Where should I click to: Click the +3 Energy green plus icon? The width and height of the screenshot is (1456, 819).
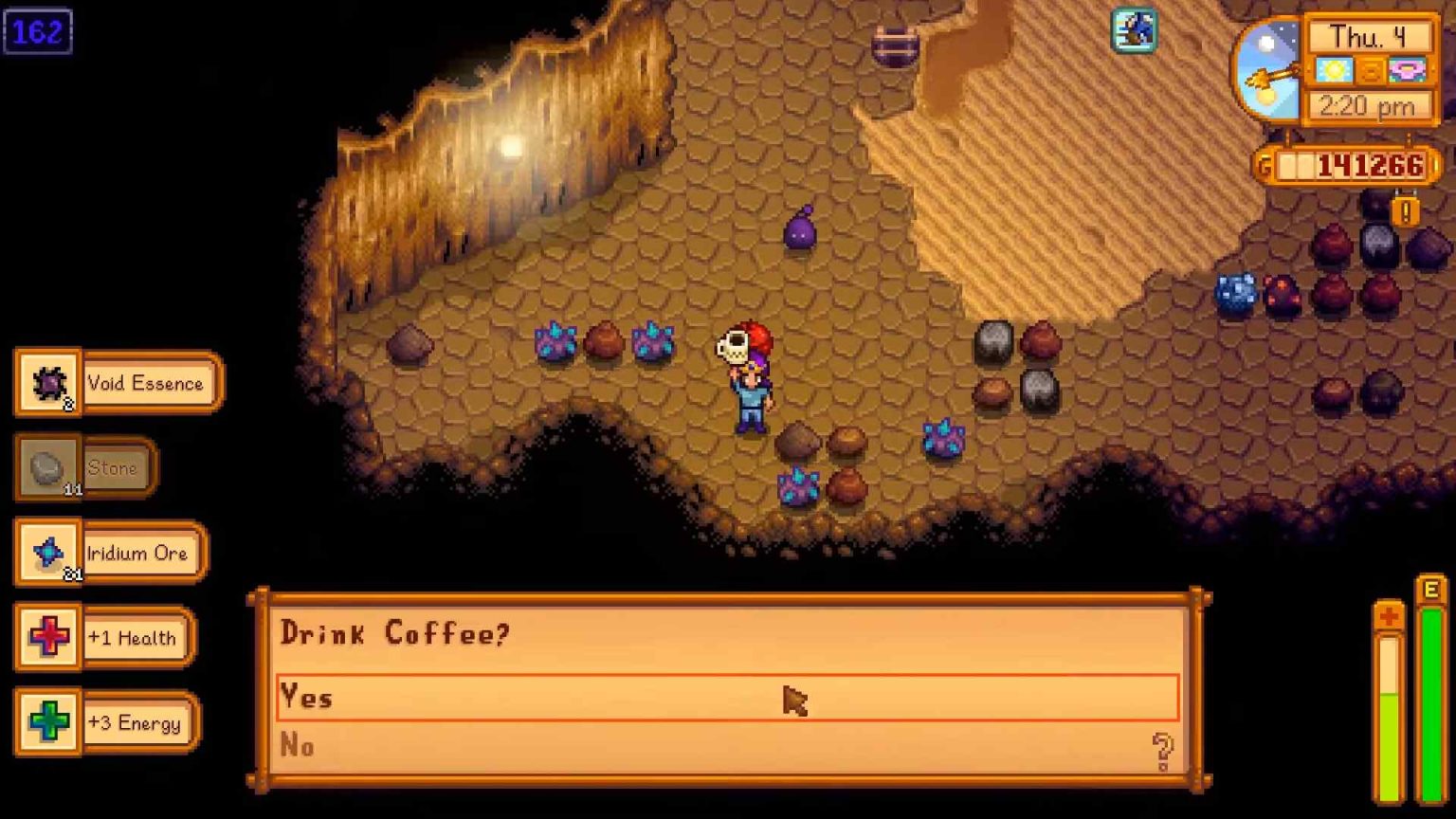click(48, 723)
